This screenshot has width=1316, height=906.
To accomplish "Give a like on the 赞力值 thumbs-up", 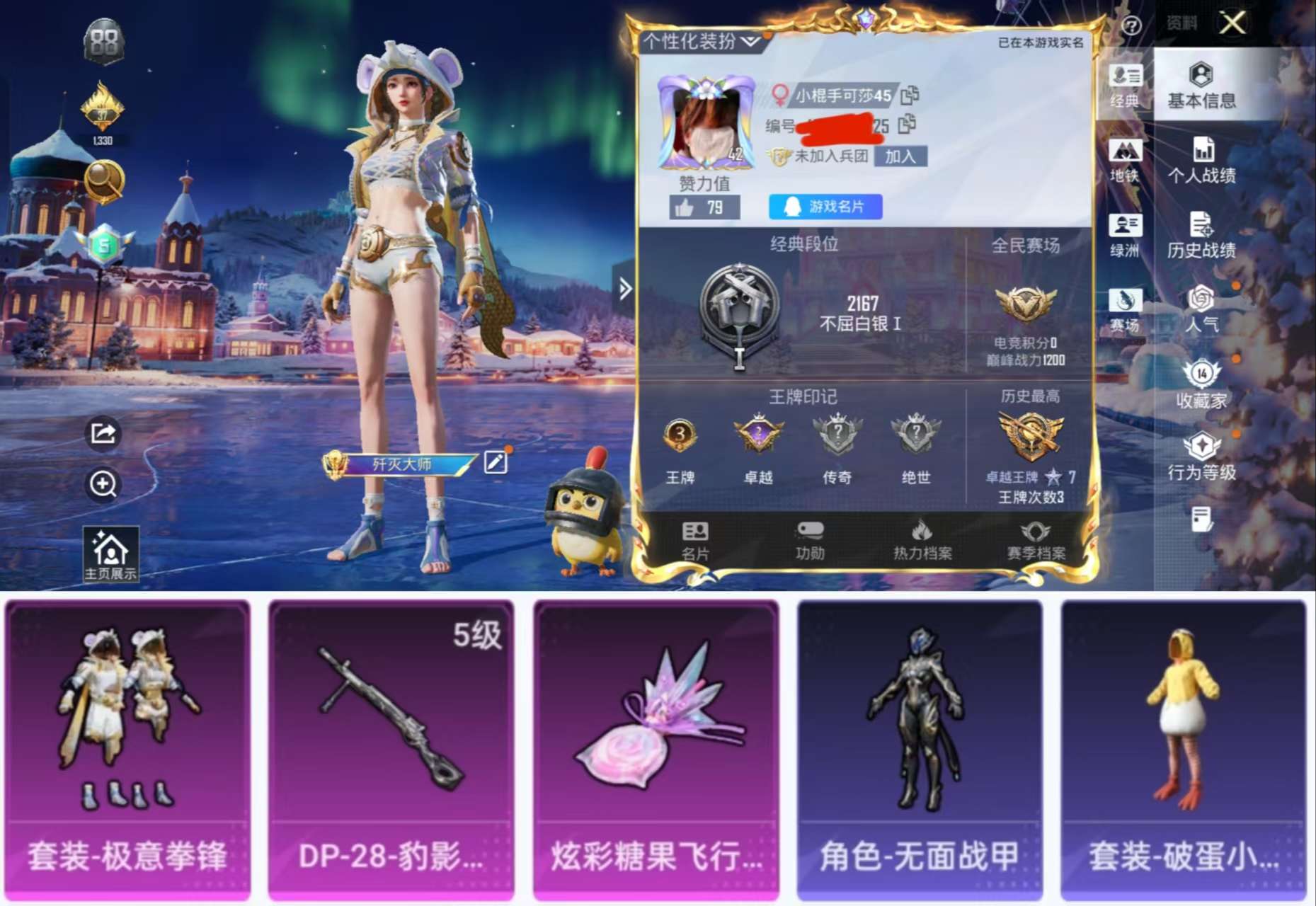I will pyautogui.click(x=685, y=206).
